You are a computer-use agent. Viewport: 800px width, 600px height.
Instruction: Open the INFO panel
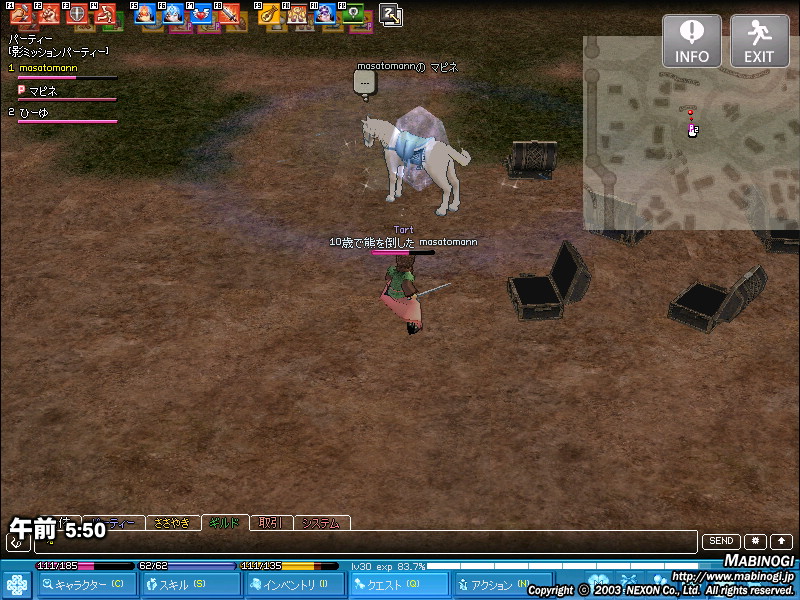pyautogui.click(x=691, y=41)
